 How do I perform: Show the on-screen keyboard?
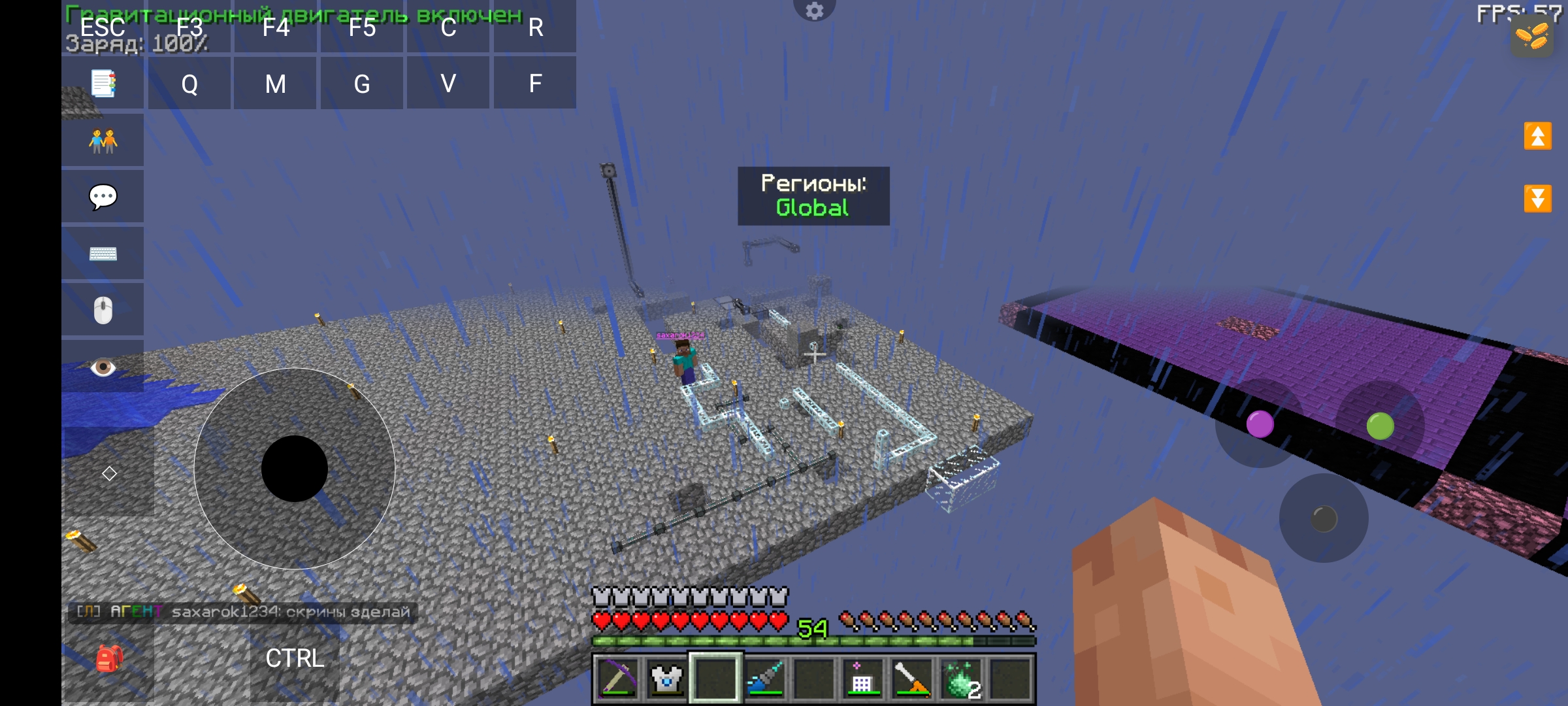[x=103, y=254]
